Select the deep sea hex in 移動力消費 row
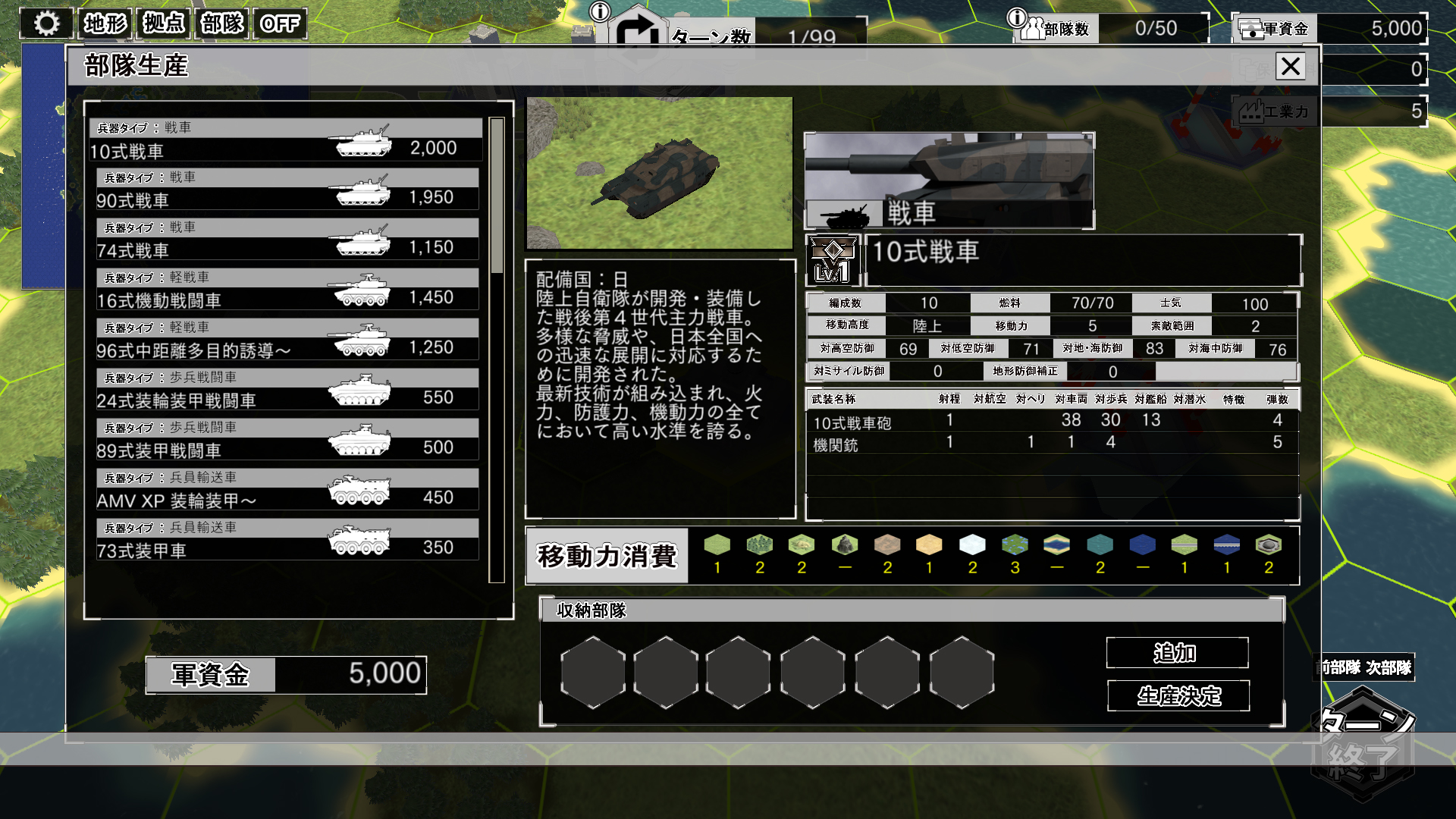 (x=1142, y=544)
